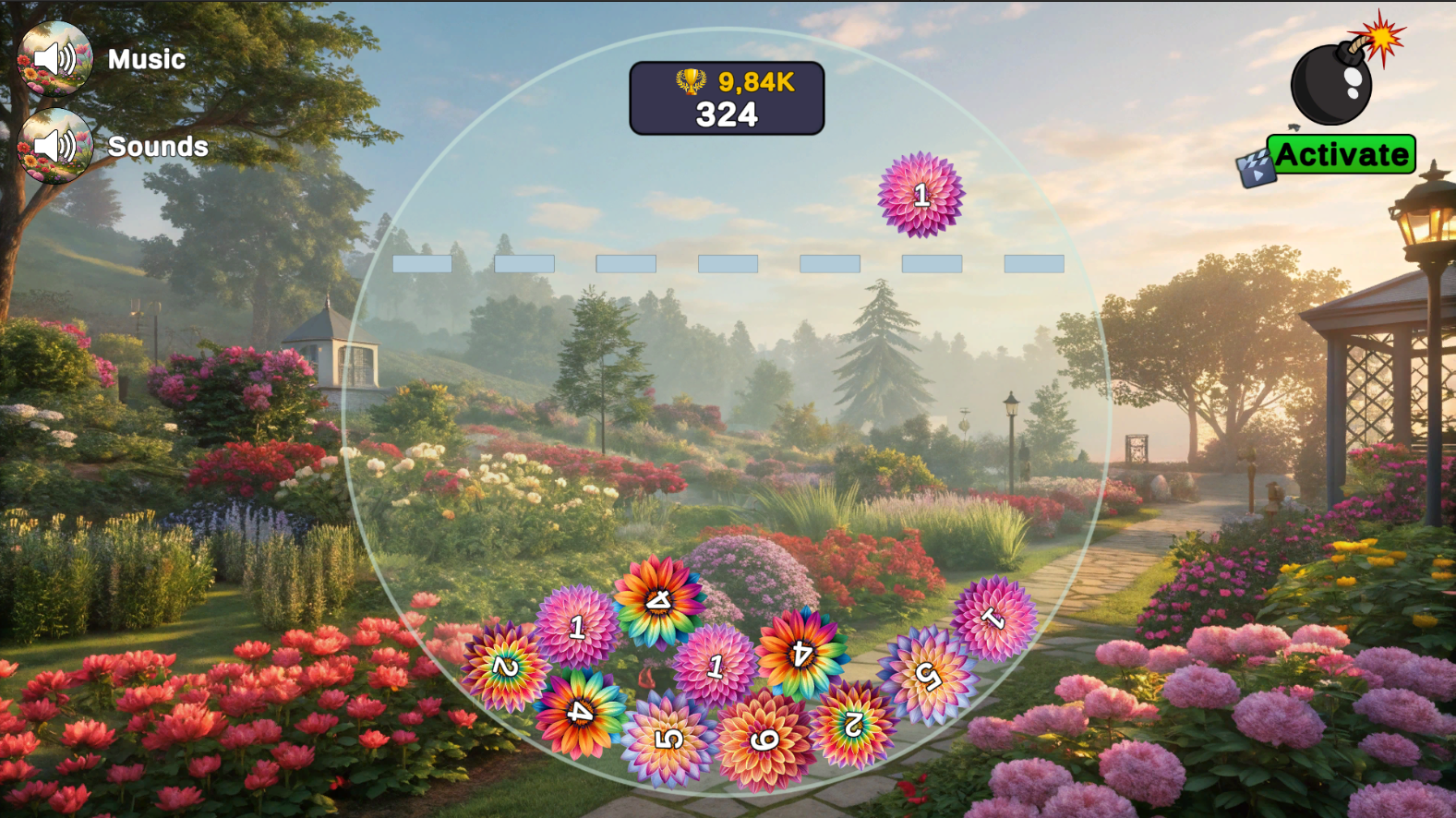1456x818 pixels.
Task: Click the score panel showing 324
Action: coord(727,114)
